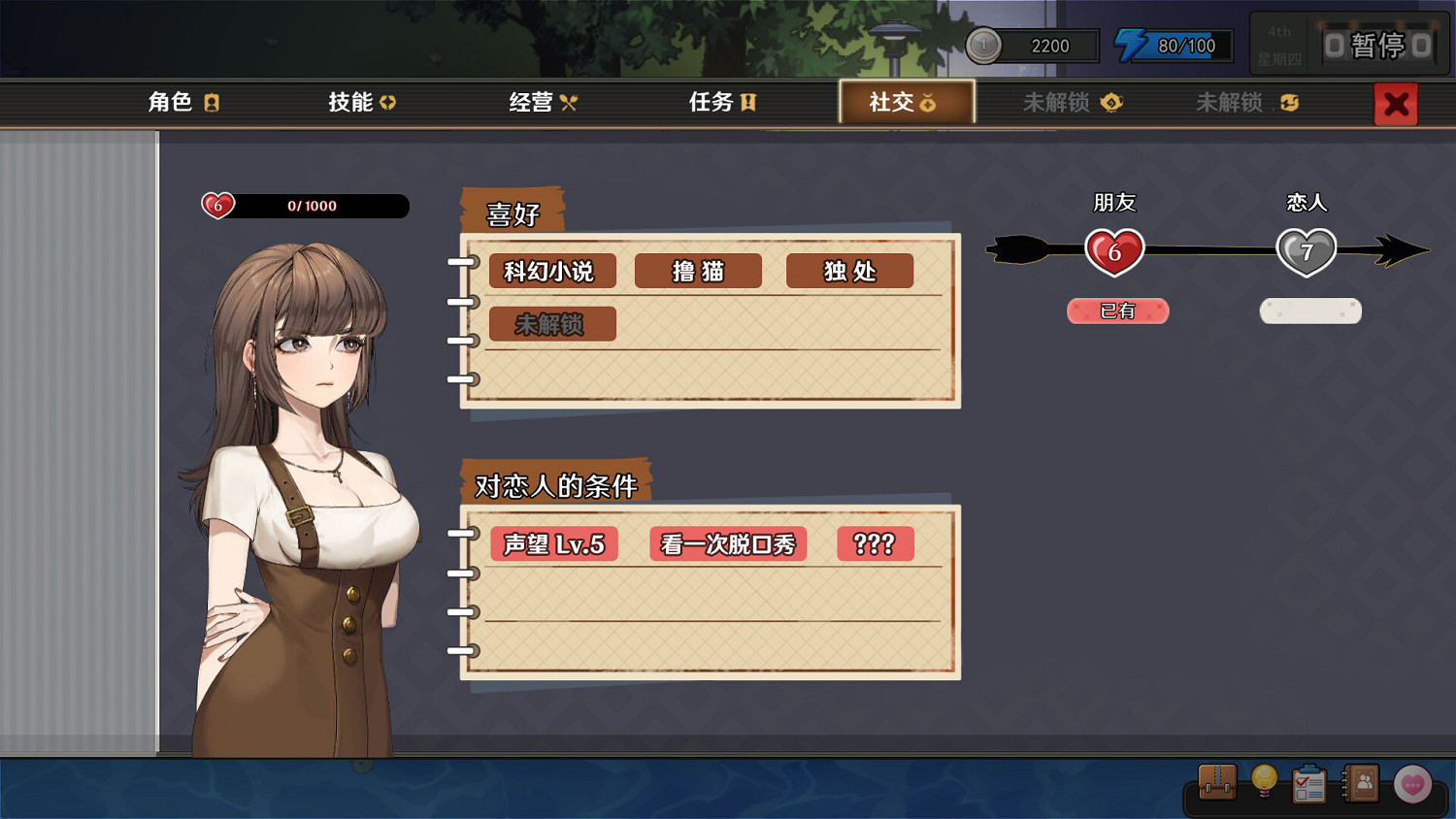Click the 声望 Lv.5 condition tag
This screenshot has width=1456, height=819.
click(x=554, y=544)
